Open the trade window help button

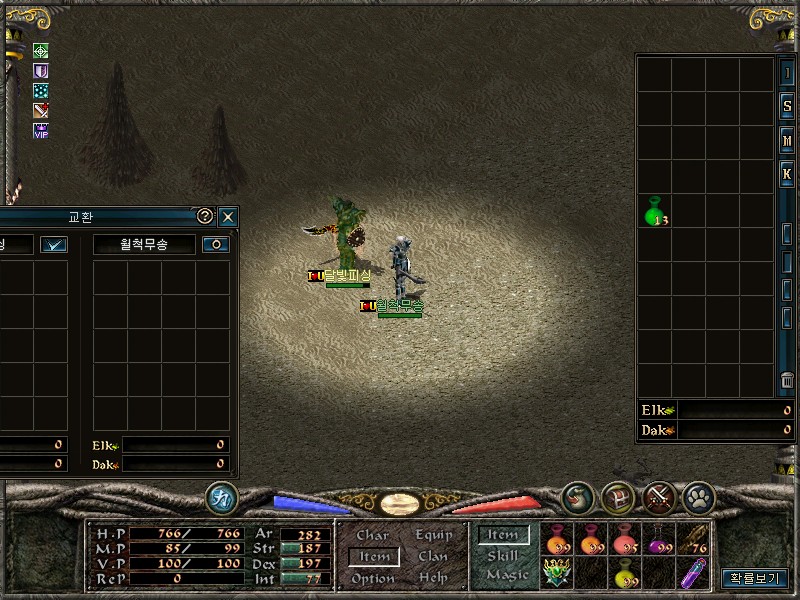[x=205, y=216]
